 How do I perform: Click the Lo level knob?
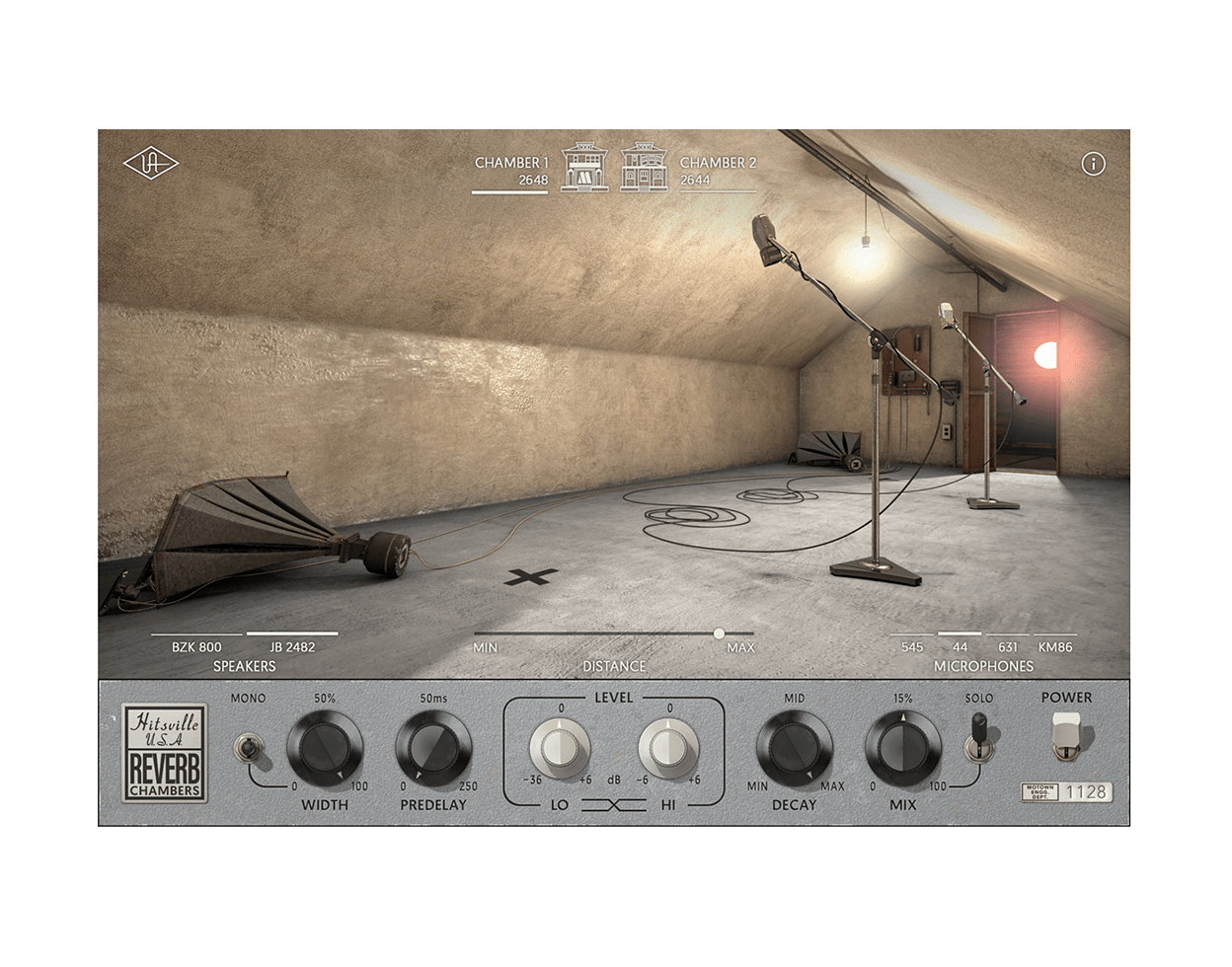pos(559,749)
